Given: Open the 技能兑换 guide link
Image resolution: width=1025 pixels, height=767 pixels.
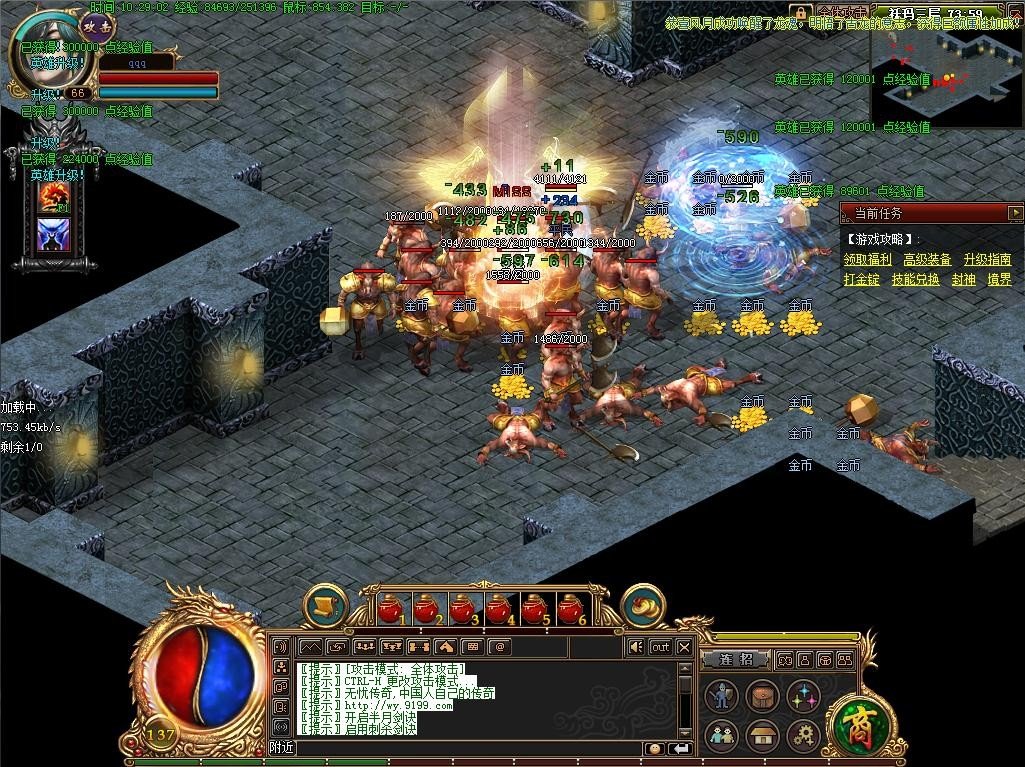Looking at the screenshot, I should point(915,280).
